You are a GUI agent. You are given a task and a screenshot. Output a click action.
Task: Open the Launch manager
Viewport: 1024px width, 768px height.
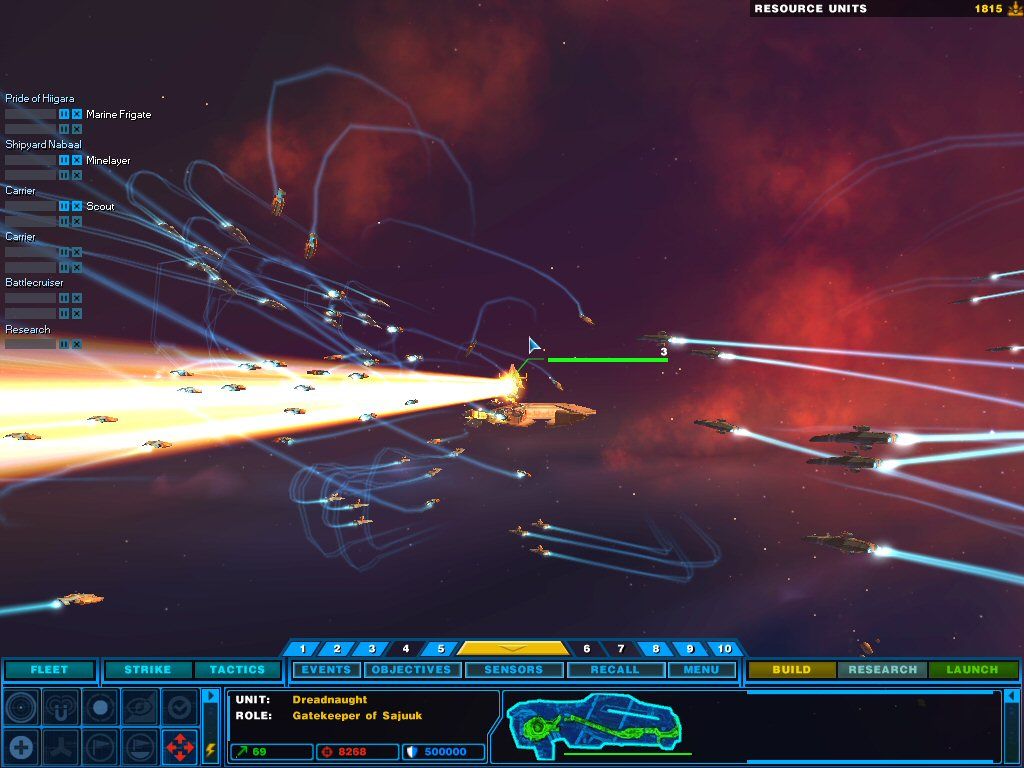pyautogui.click(x=972, y=670)
